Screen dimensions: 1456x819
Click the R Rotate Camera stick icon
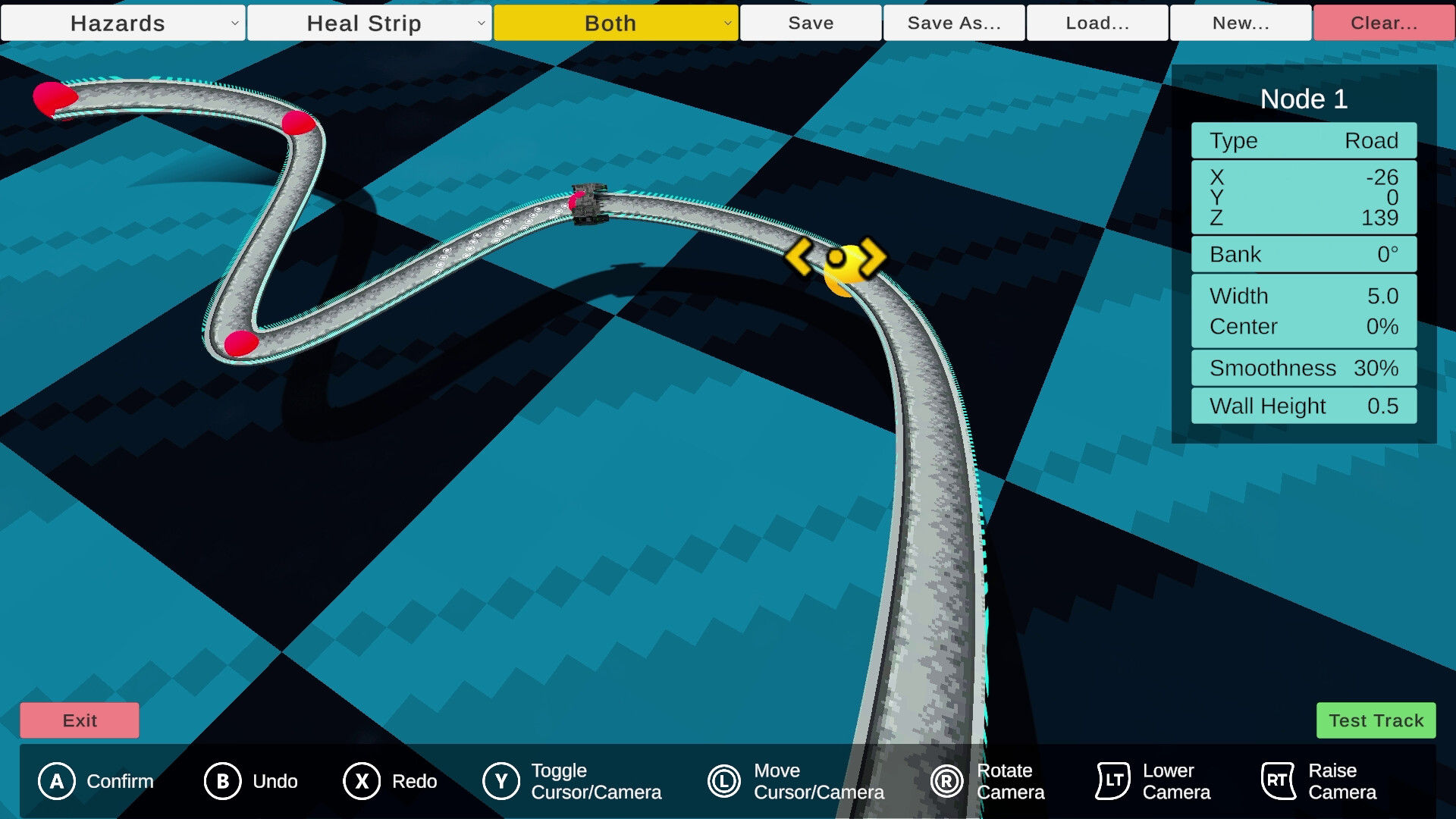pyautogui.click(x=947, y=781)
